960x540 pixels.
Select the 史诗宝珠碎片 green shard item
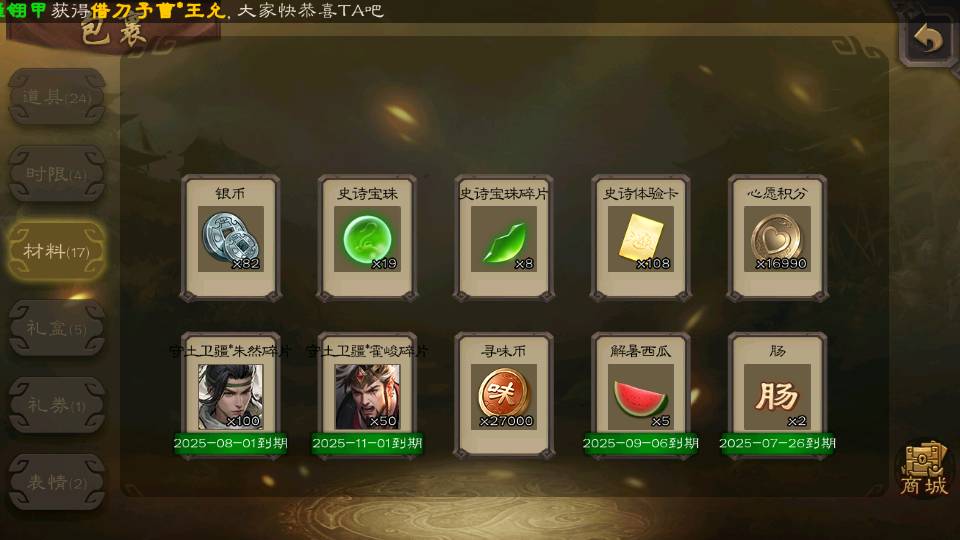(x=504, y=238)
